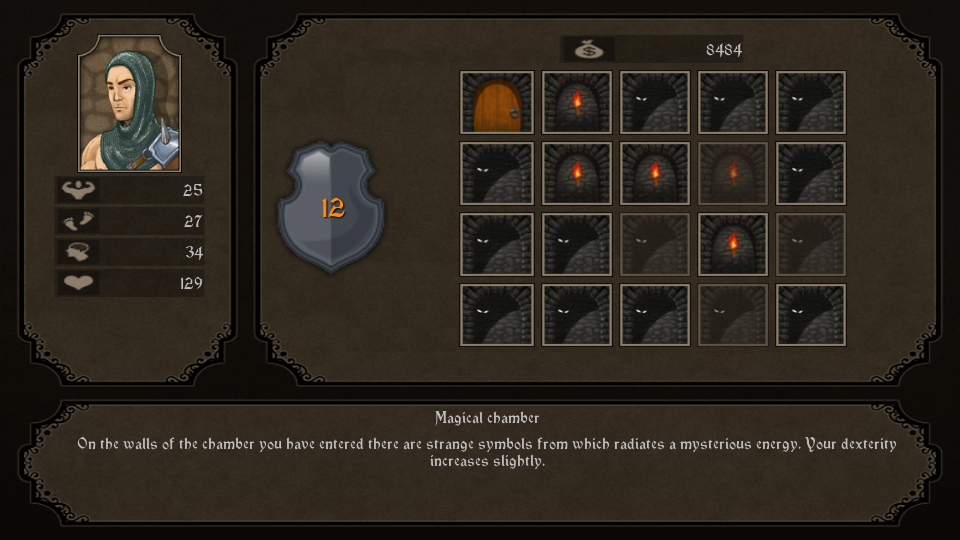Click the grey shield showing 12

331,207
